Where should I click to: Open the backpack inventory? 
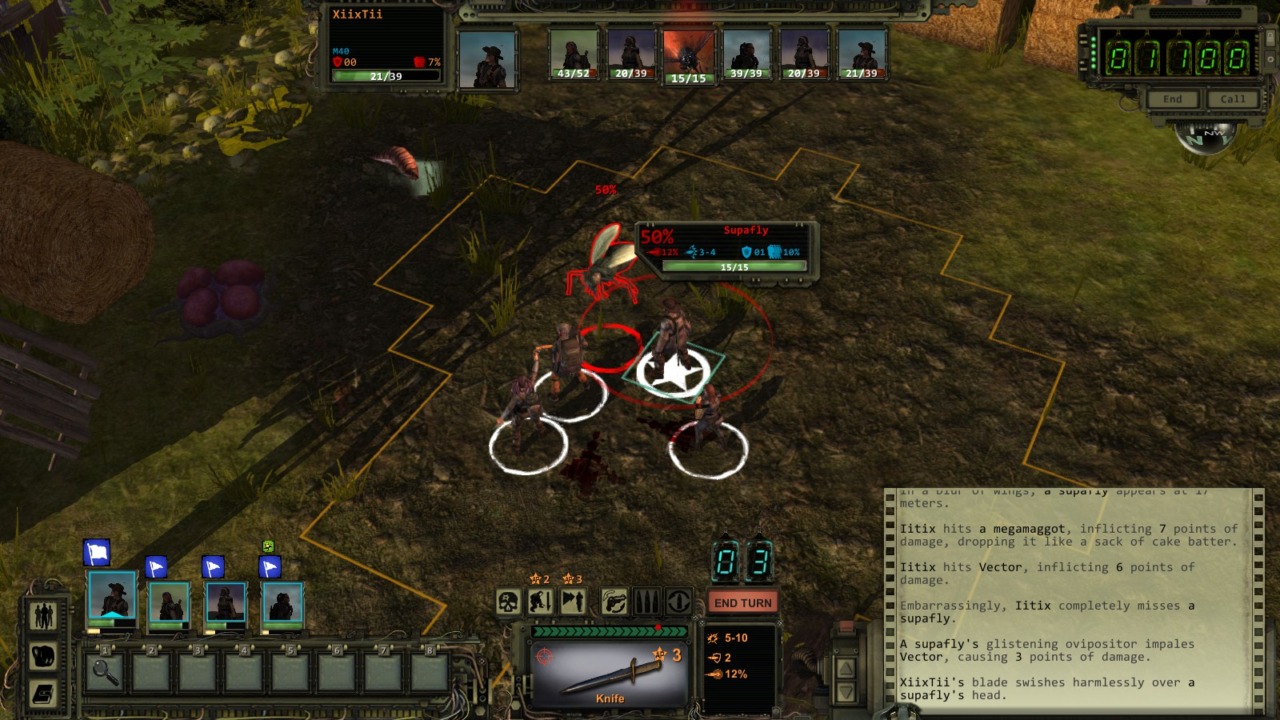click(45, 655)
